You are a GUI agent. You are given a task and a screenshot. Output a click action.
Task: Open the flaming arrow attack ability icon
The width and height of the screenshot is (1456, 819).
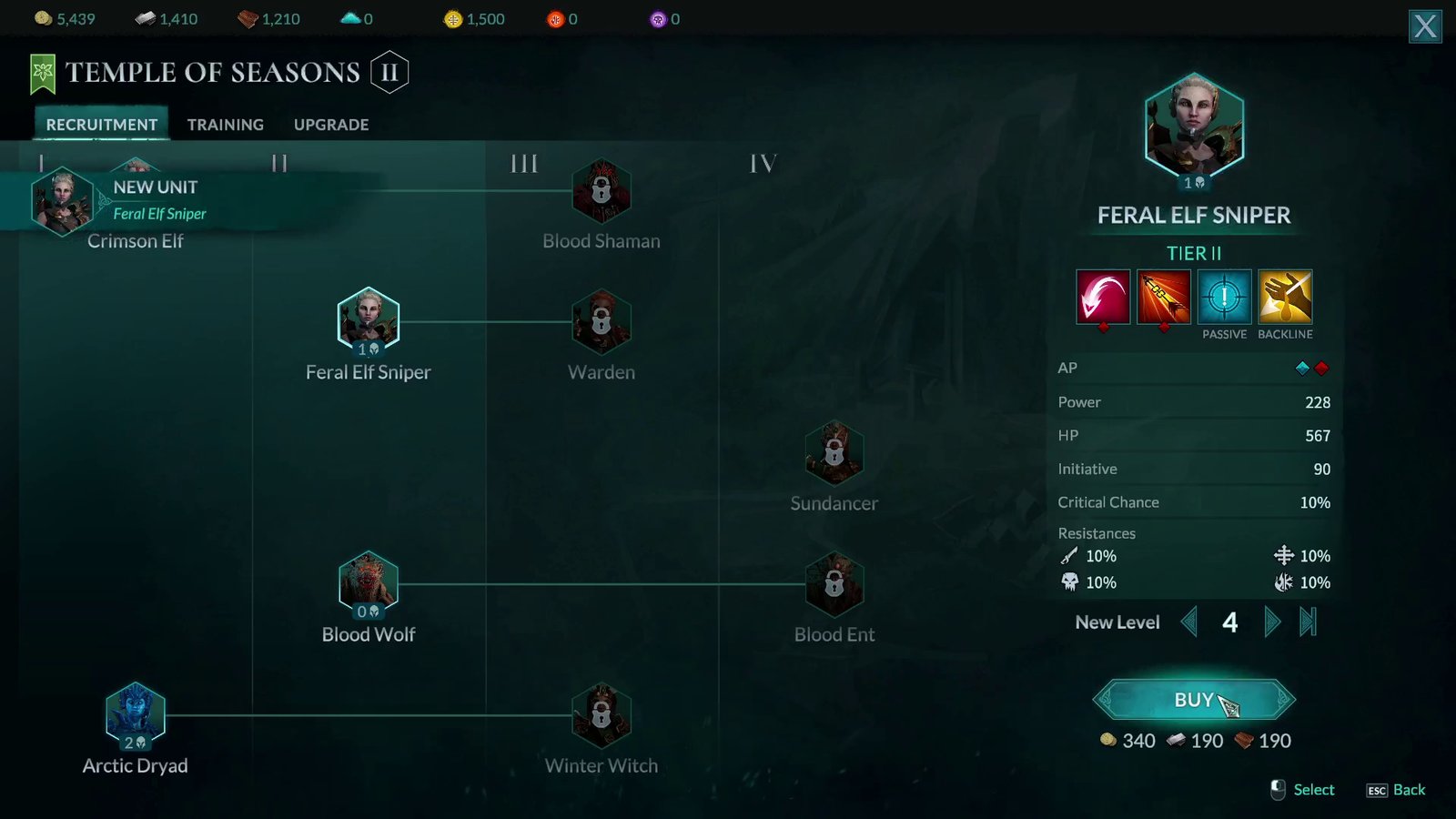pos(1164,299)
